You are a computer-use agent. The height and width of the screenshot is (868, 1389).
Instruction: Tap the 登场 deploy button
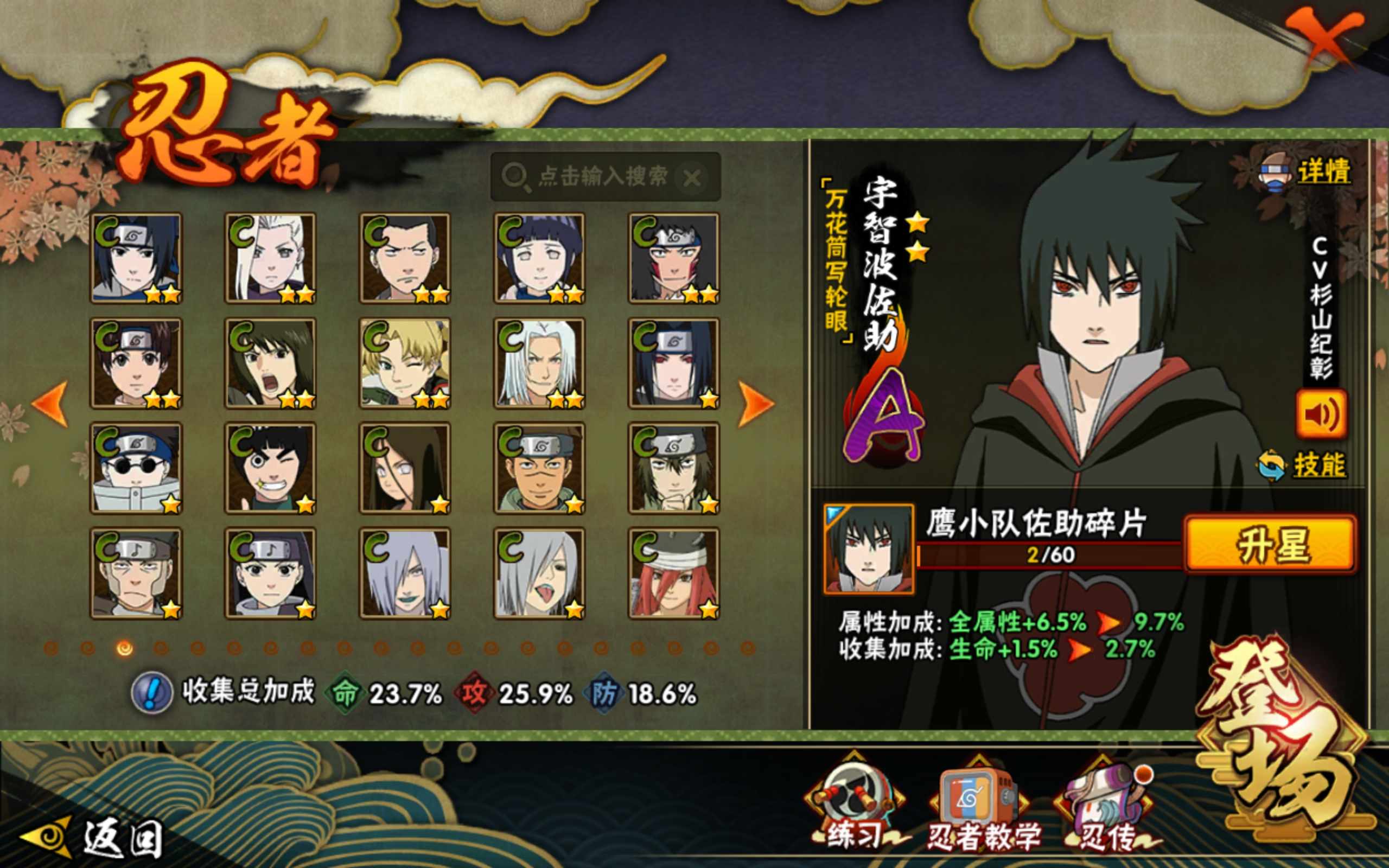point(1286,741)
